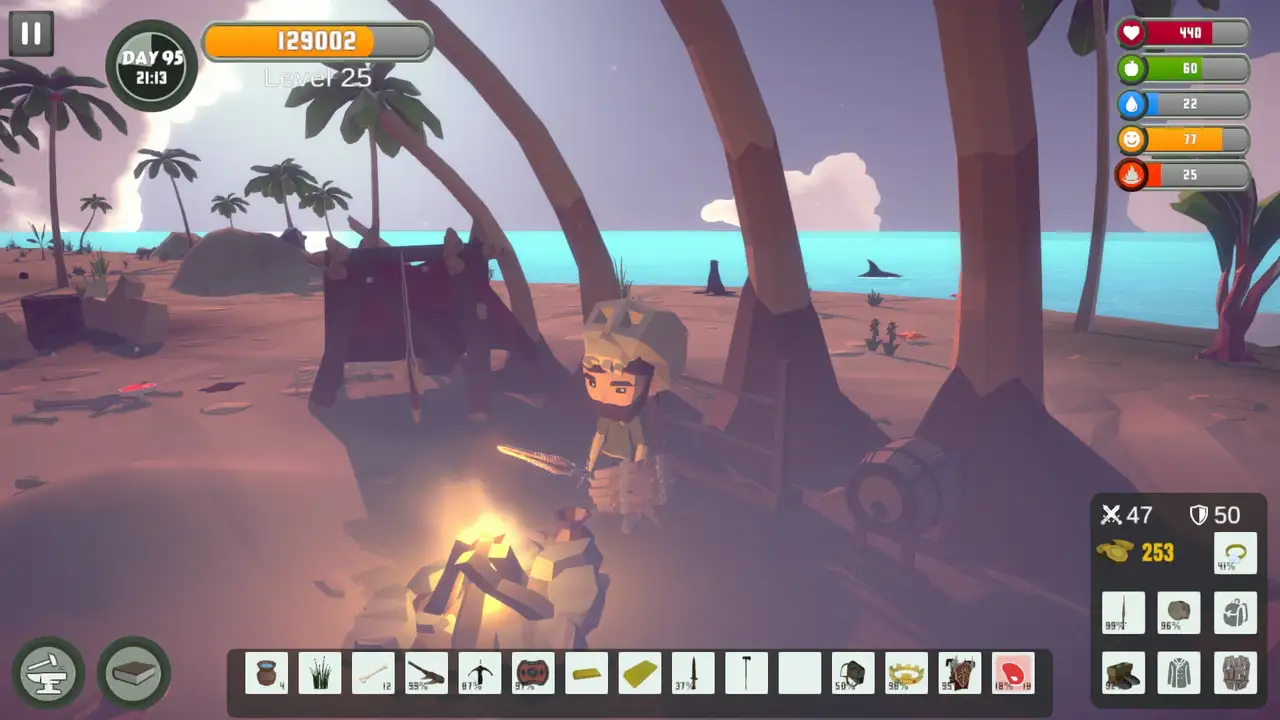
Task: Select the dagger in the hotbar
Action: 693,673
